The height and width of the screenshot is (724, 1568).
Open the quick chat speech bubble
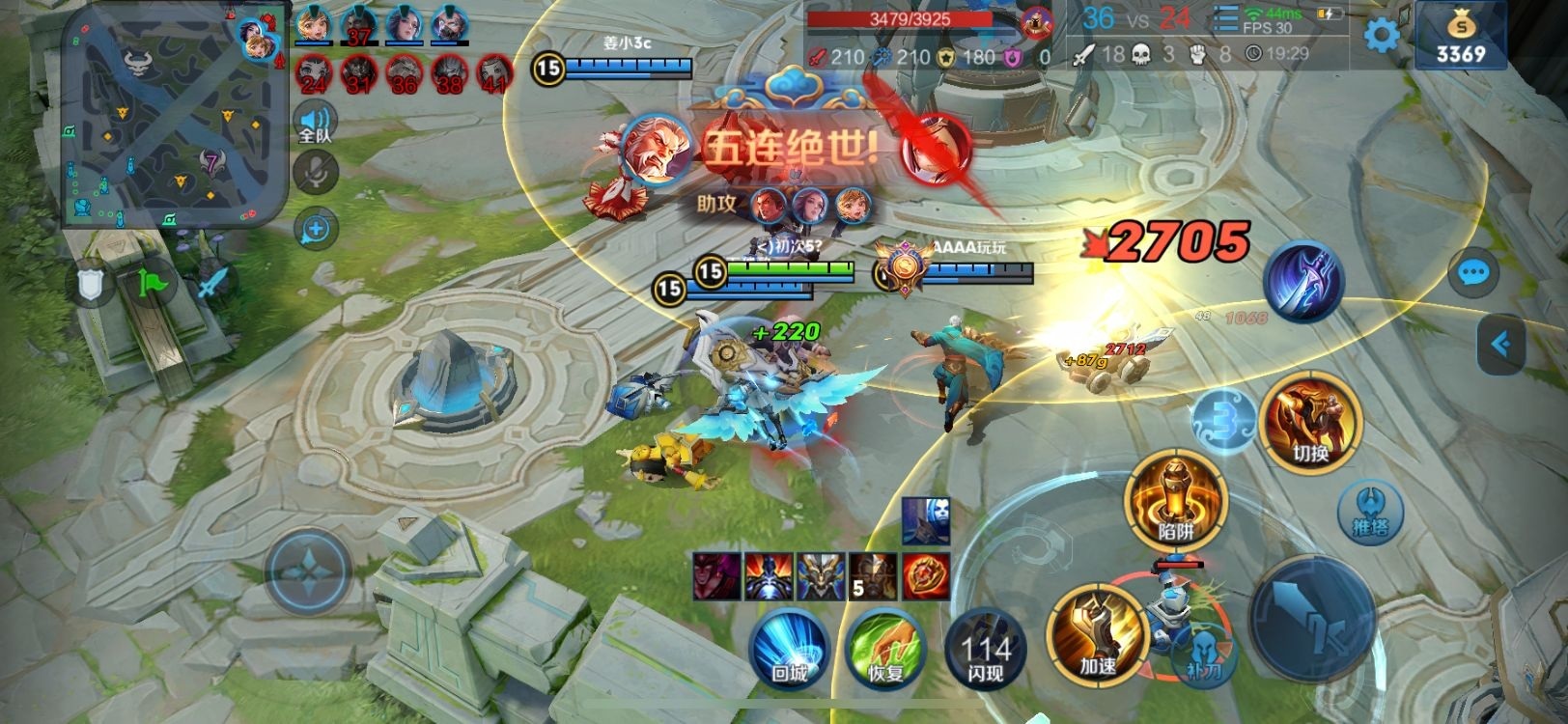tap(1473, 274)
